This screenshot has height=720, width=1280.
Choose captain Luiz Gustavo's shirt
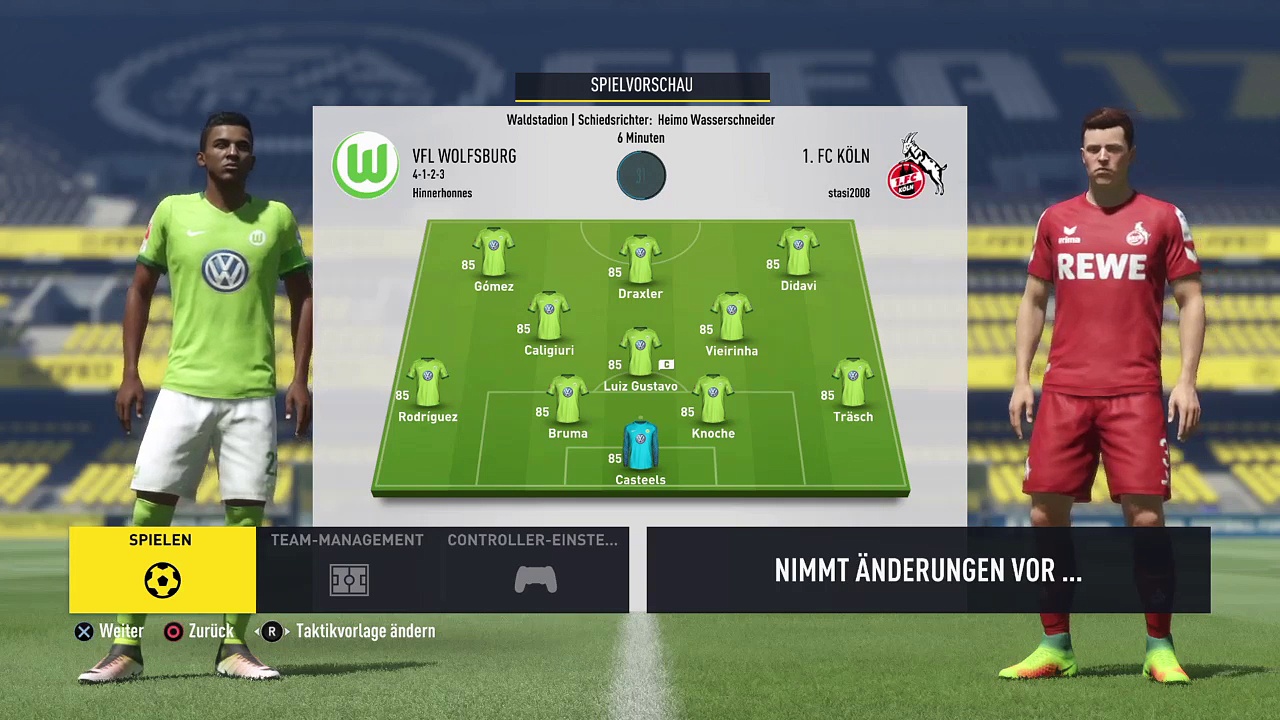(640, 352)
